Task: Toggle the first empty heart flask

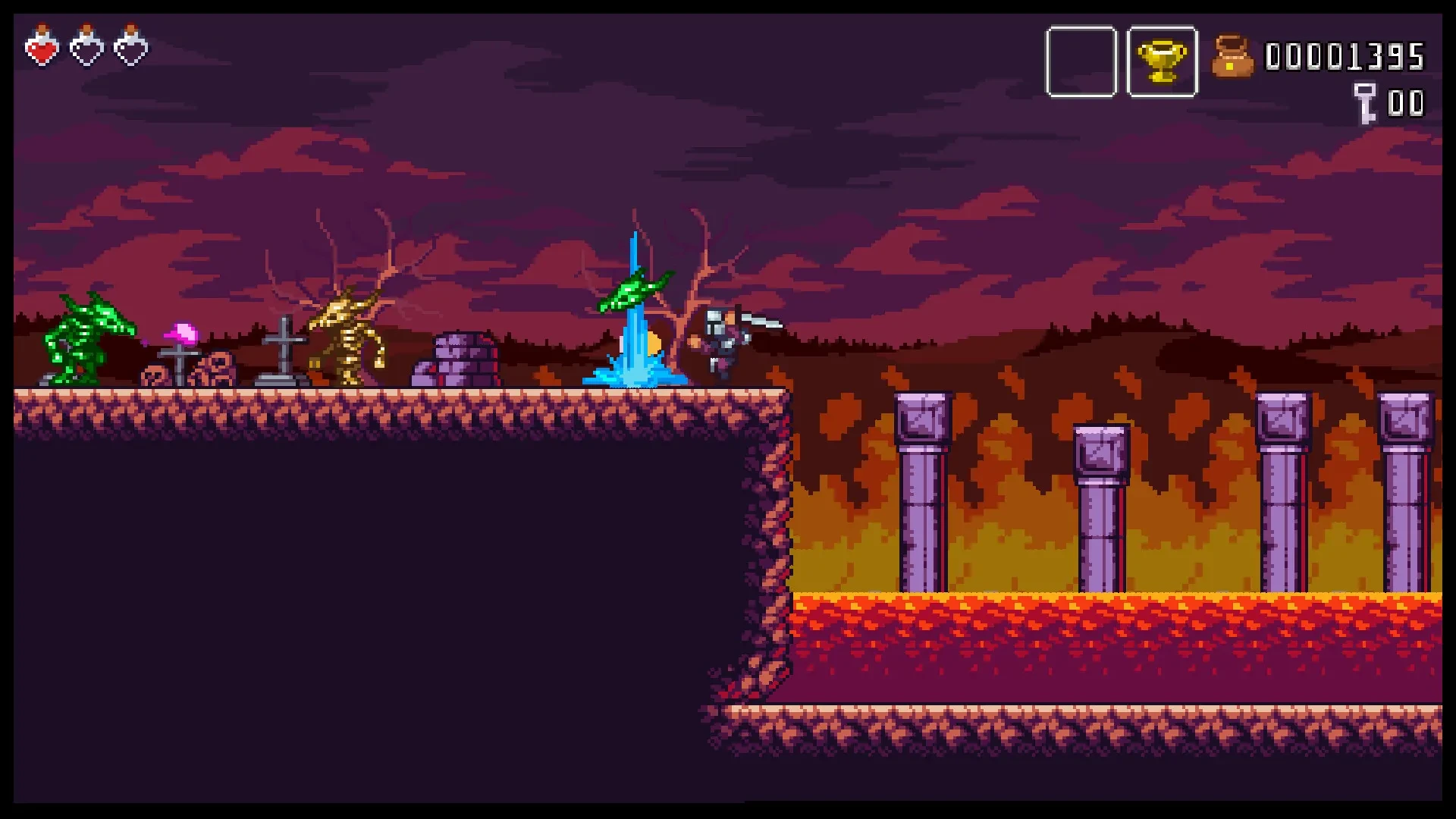Action: pos(86,45)
